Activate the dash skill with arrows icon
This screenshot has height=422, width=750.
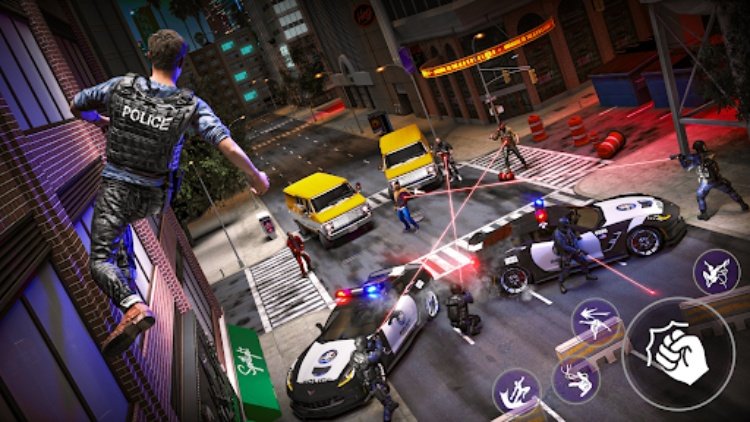595,322
